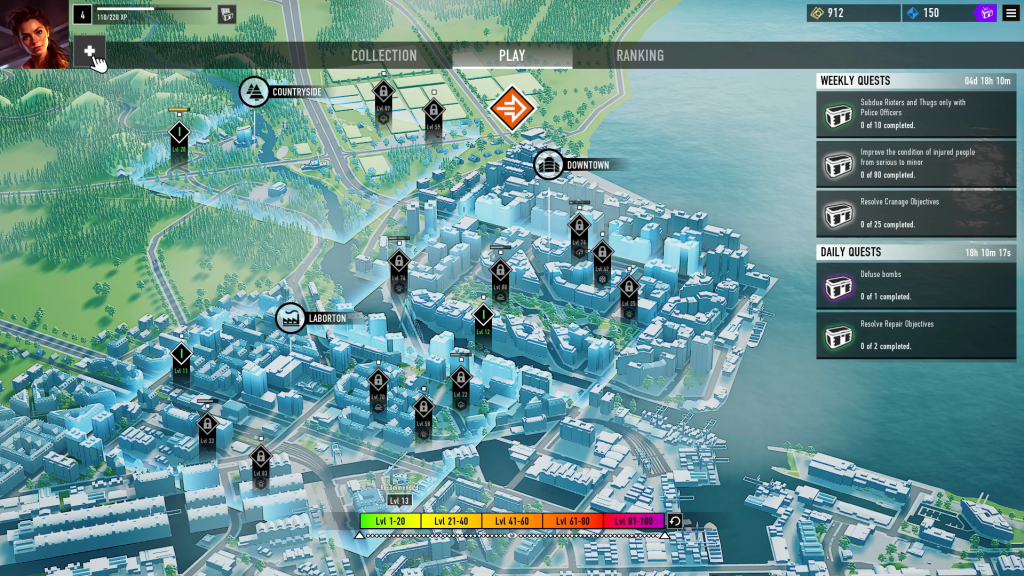Image resolution: width=1024 pixels, height=576 pixels.
Task: Filter map by Lvl 81-100
Action: [633, 521]
